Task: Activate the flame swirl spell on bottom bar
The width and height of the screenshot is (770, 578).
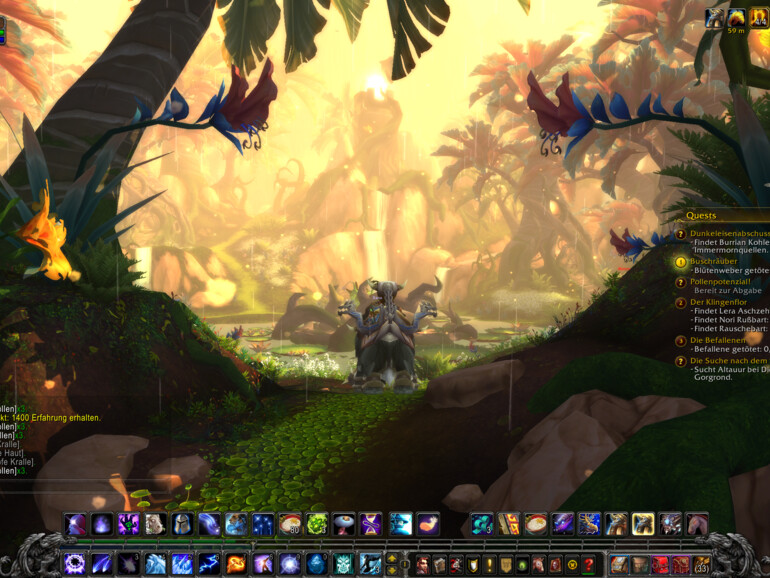Action: pyautogui.click(x=236, y=564)
